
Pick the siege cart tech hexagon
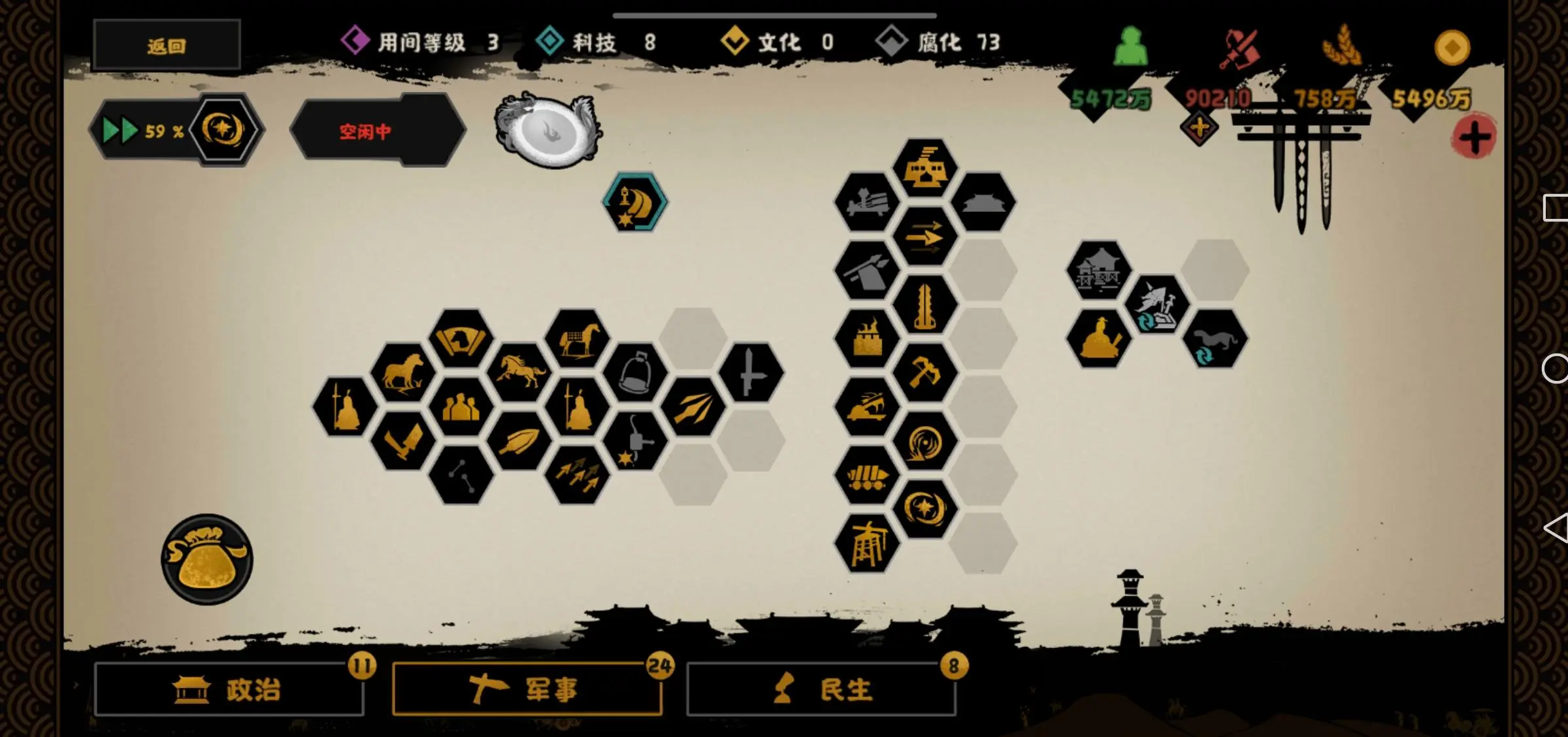(x=867, y=475)
